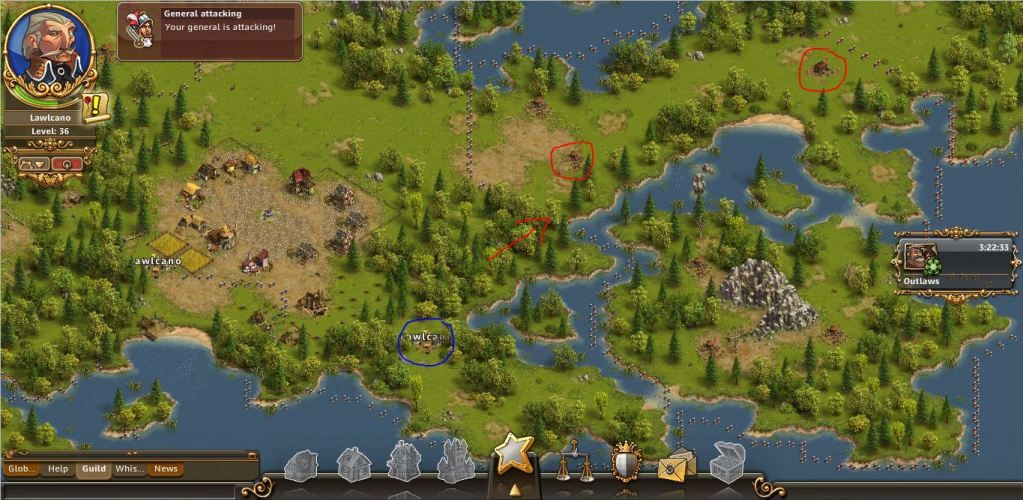
Task: Open the trade office scales icon
Action: [574, 461]
